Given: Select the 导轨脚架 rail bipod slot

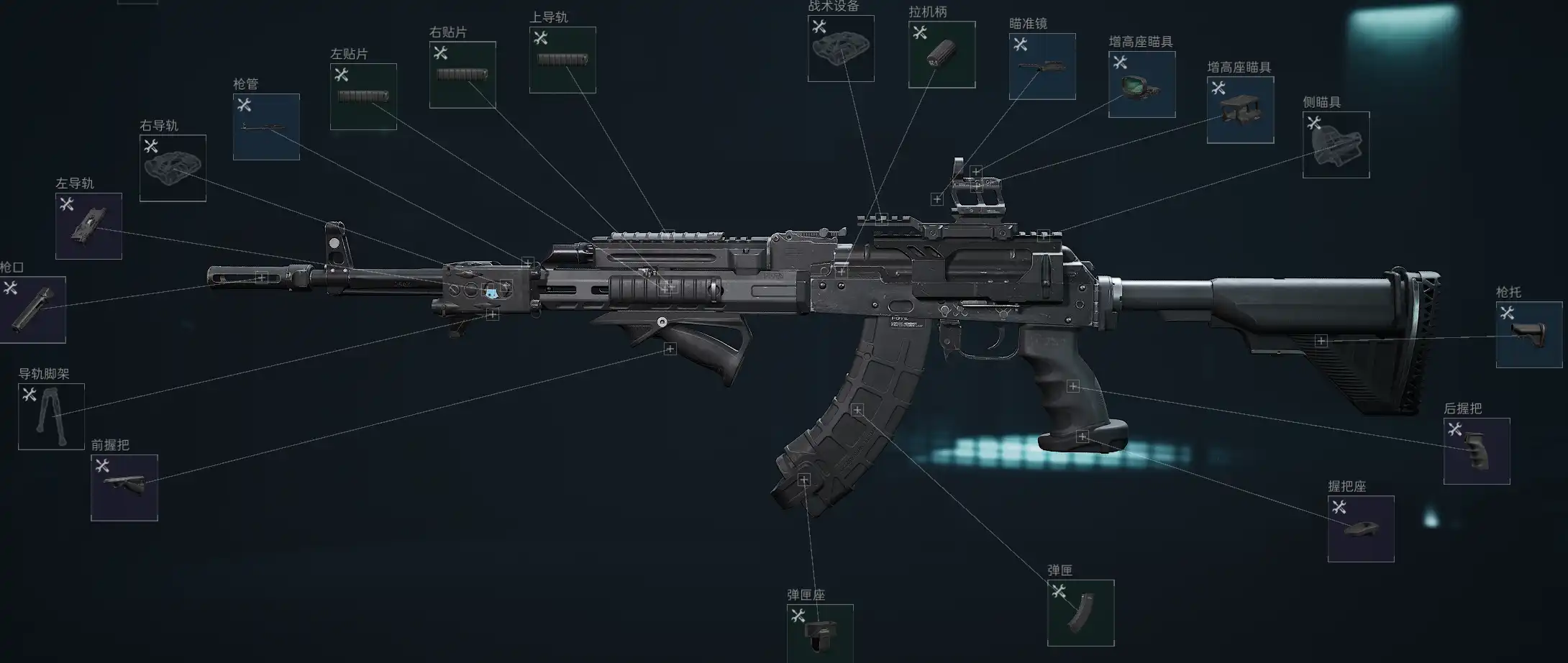Looking at the screenshot, I should tap(51, 416).
